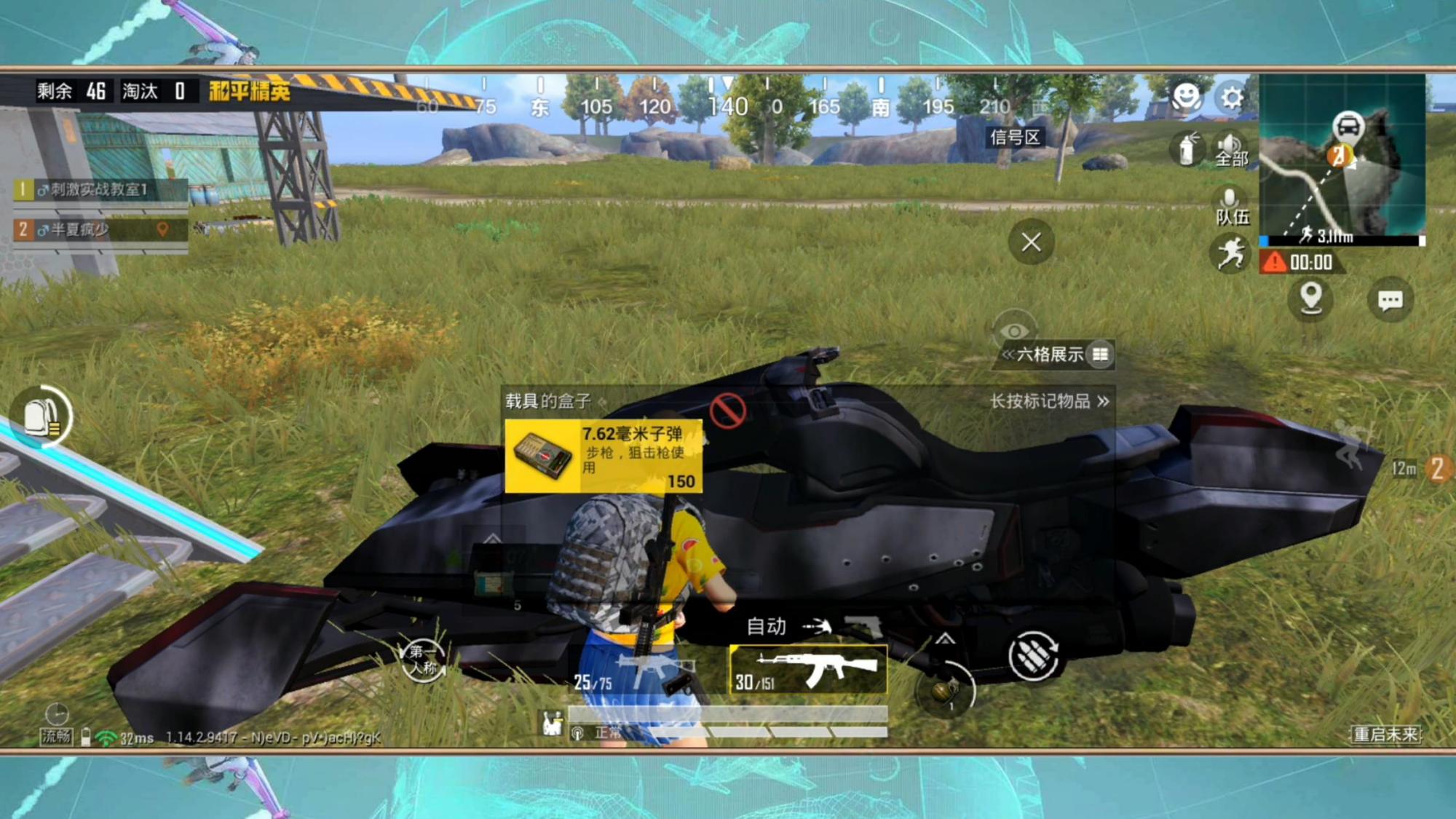This screenshot has height=819, width=1456.
Task: Toggle first-person view 第一人称
Action: (x=423, y=659)
